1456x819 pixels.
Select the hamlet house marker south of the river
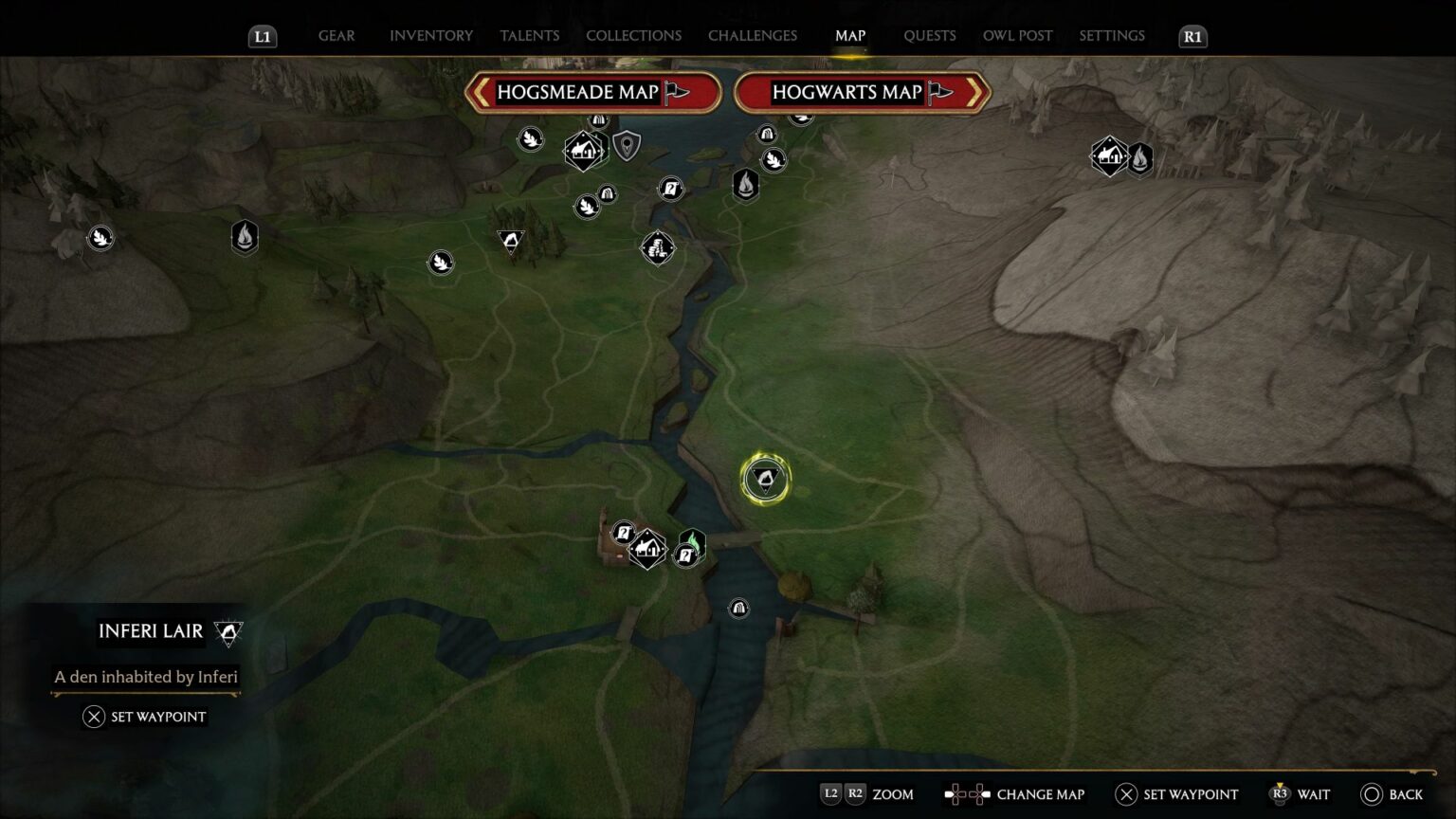pos(646,548)
